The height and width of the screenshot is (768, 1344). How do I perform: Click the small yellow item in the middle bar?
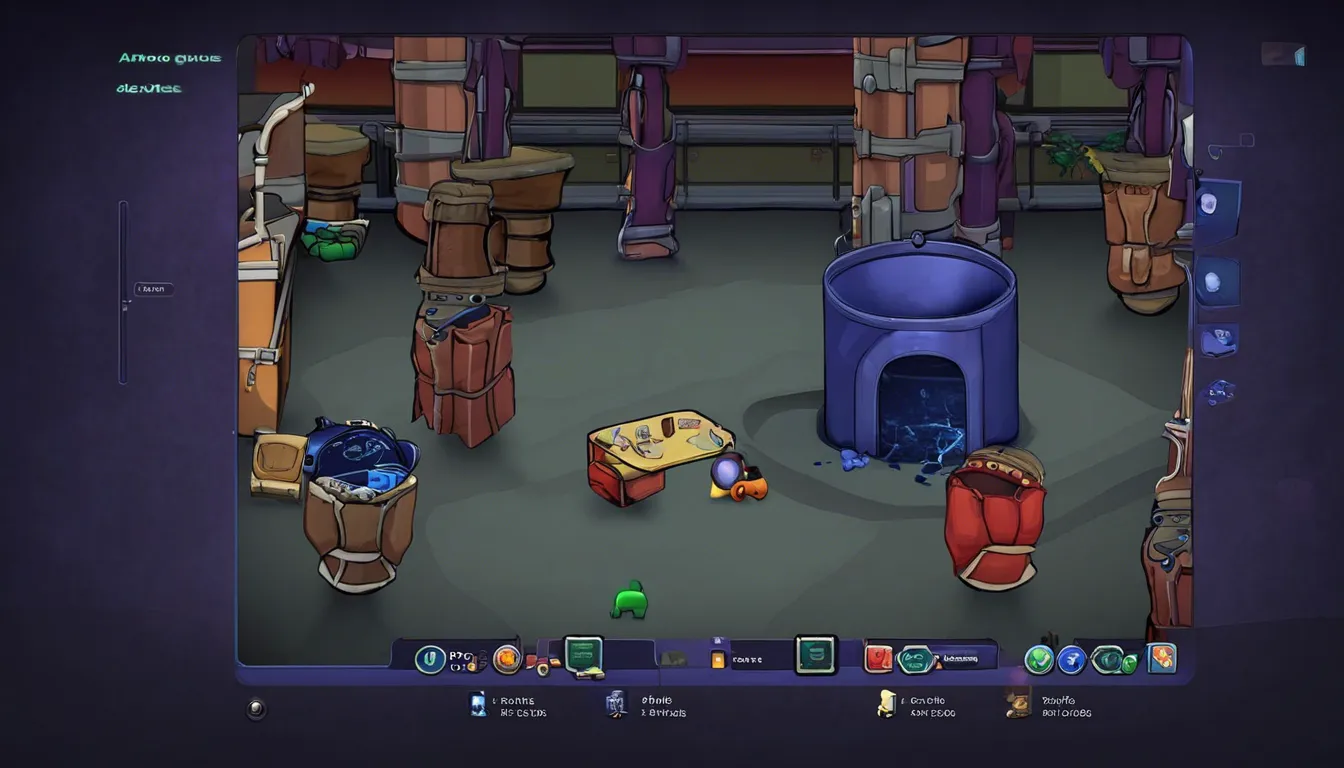pyautogui.click(x=717, y=659)
